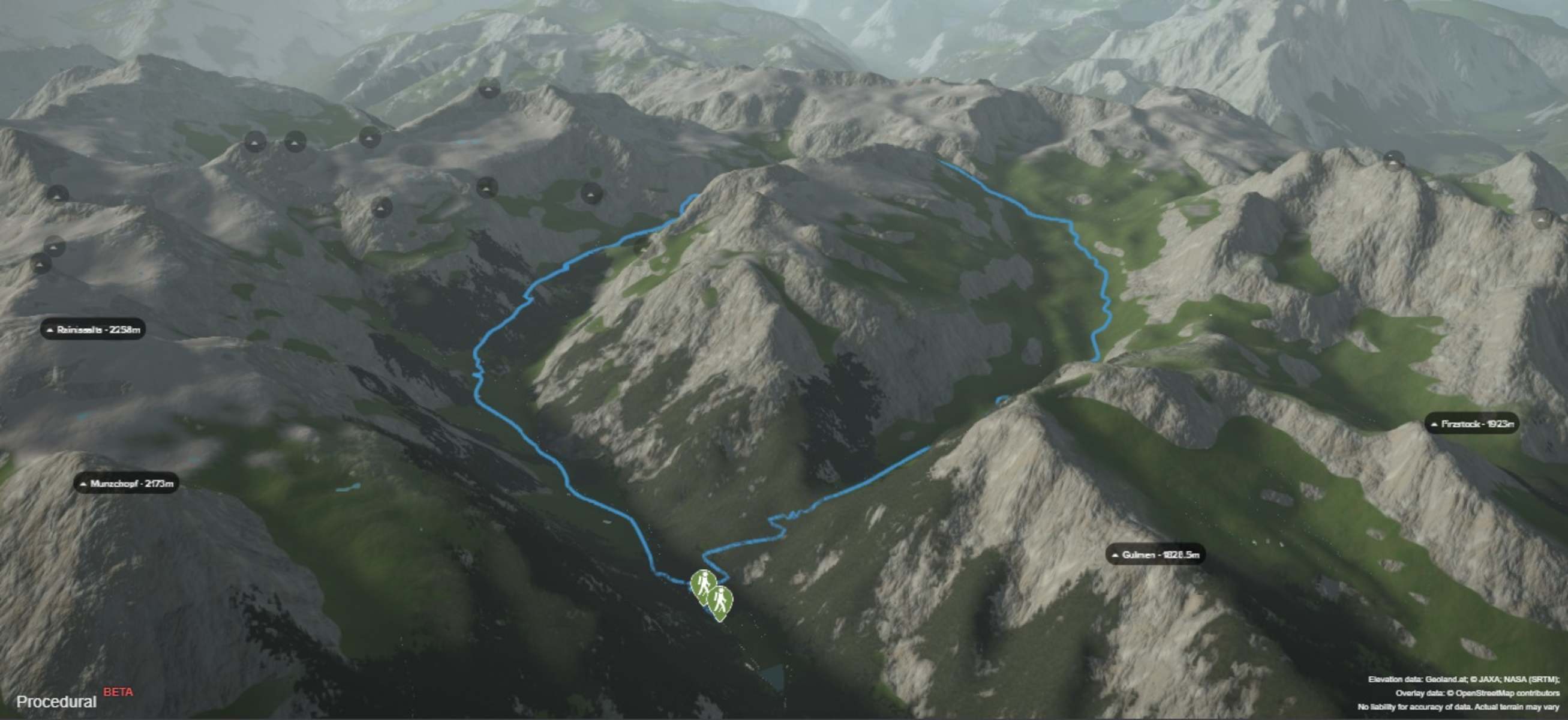Choose the Gulmen 1828.5m peak label
1568x720 pixels.
click(1155, 554)
